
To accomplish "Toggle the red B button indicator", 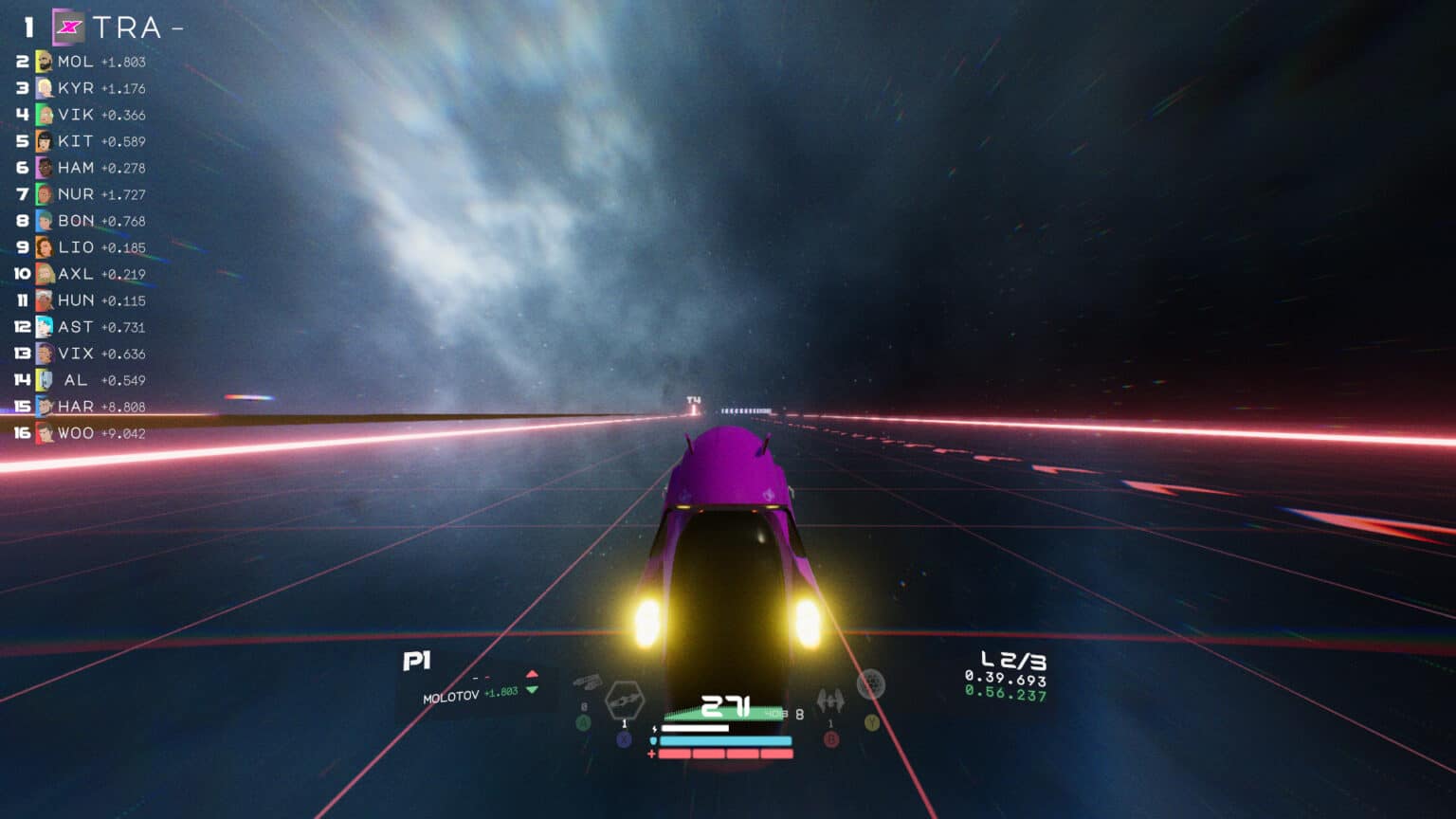I will [831, 740].
